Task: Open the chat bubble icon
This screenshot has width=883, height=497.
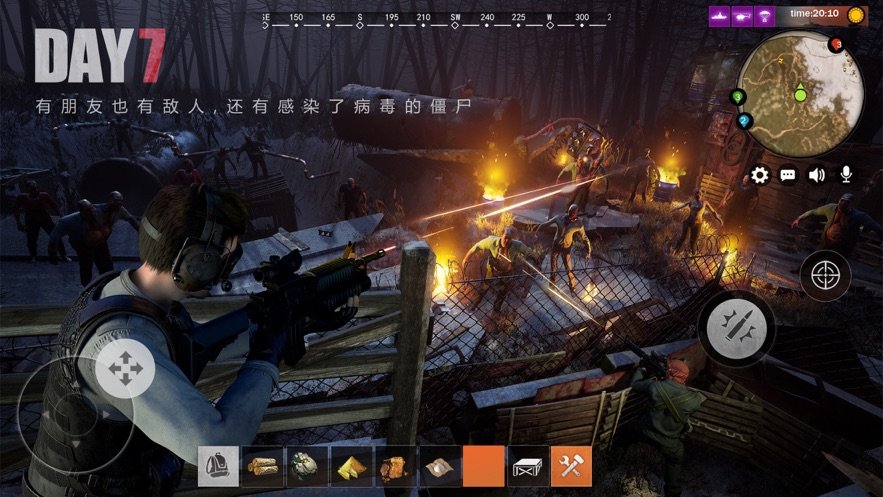Action: (x=788, y=175)
